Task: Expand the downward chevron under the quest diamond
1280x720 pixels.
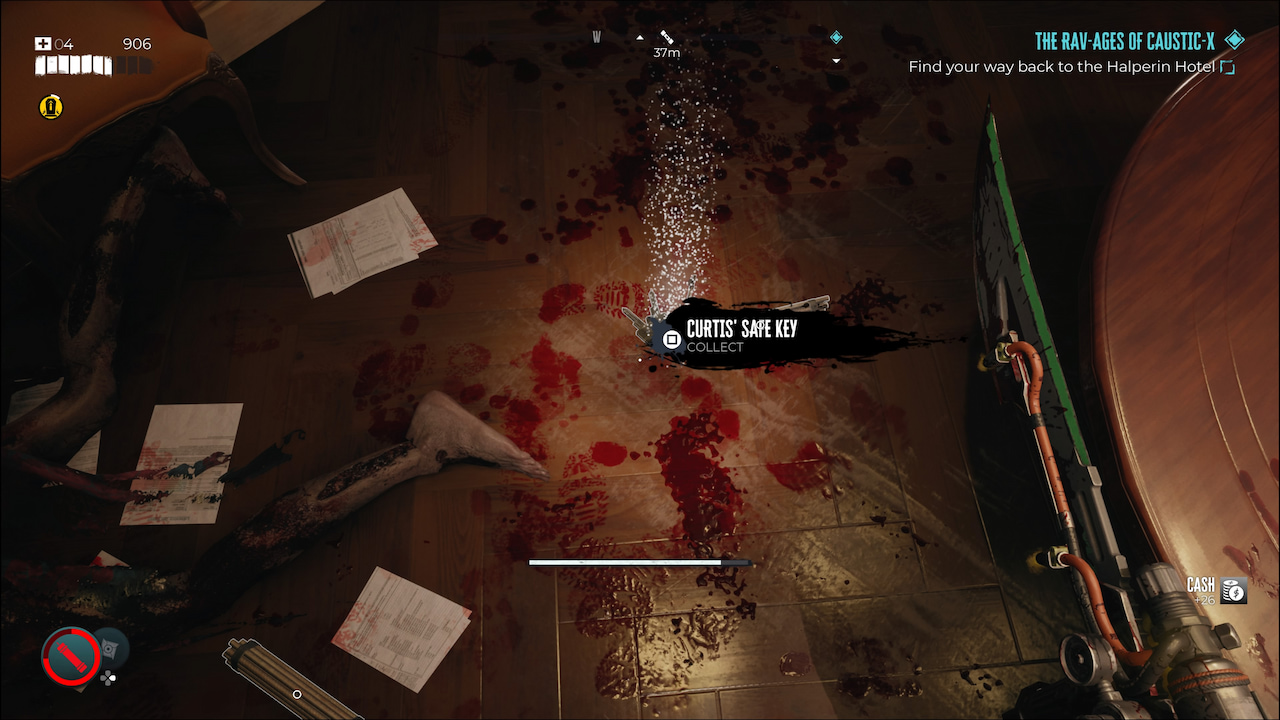Action: click(x=836, y=60)
